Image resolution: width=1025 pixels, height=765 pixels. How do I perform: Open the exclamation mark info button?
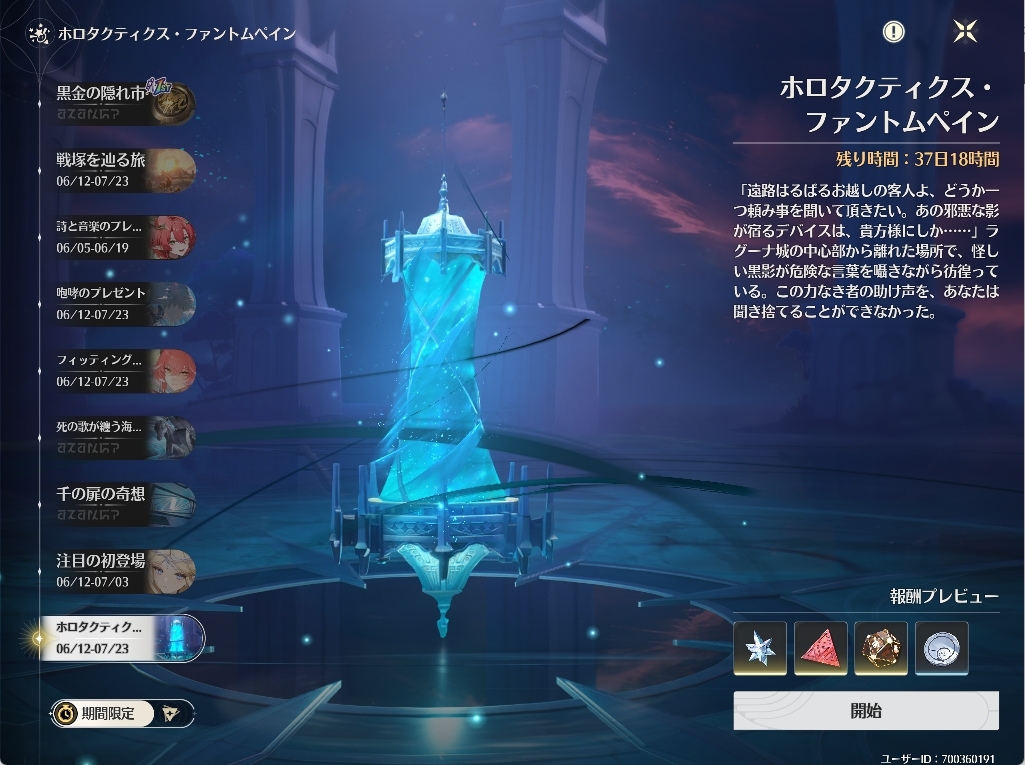pyautogui.click(x=893, y=31)
